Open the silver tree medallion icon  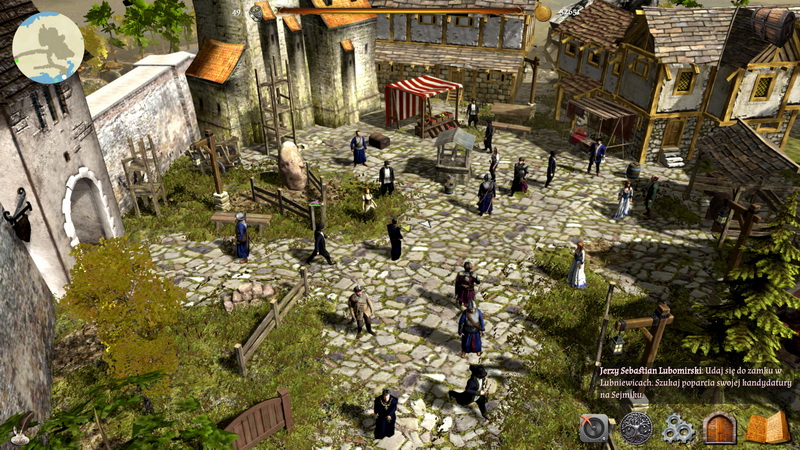(636, 428)
